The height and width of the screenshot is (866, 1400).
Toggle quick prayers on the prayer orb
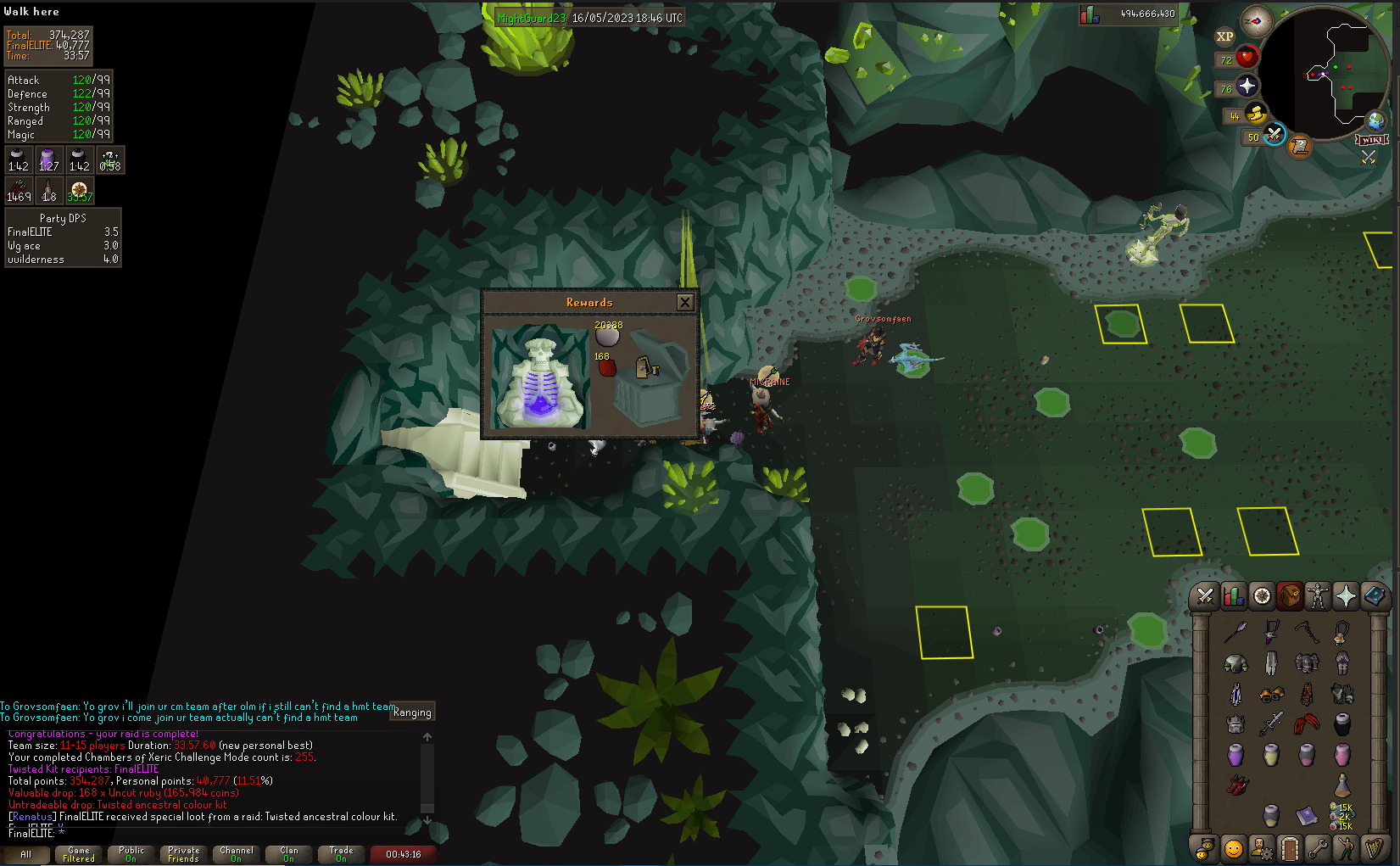point(1247,87)
